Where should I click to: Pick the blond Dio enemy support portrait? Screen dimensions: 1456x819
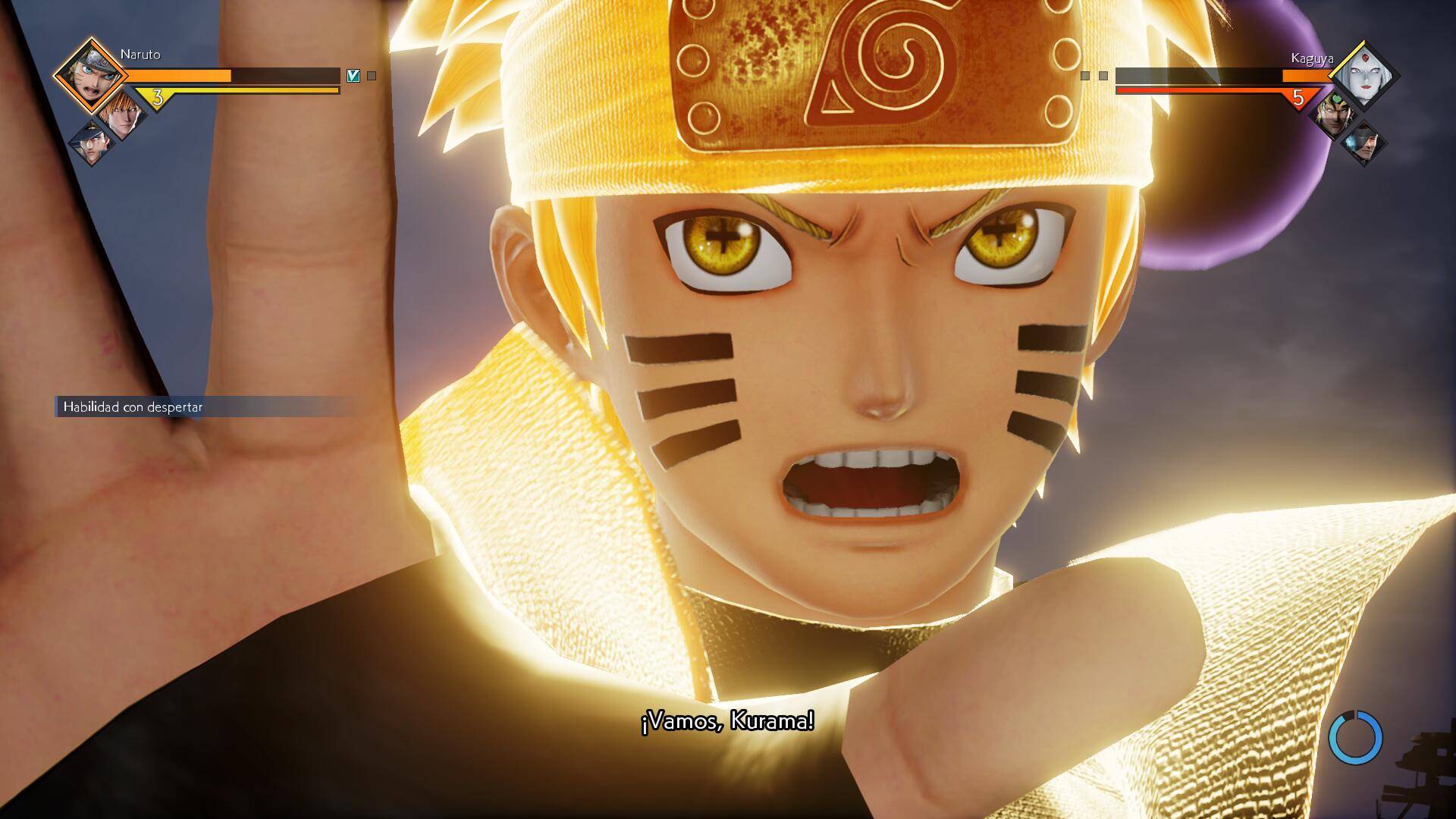[1332, 114]
